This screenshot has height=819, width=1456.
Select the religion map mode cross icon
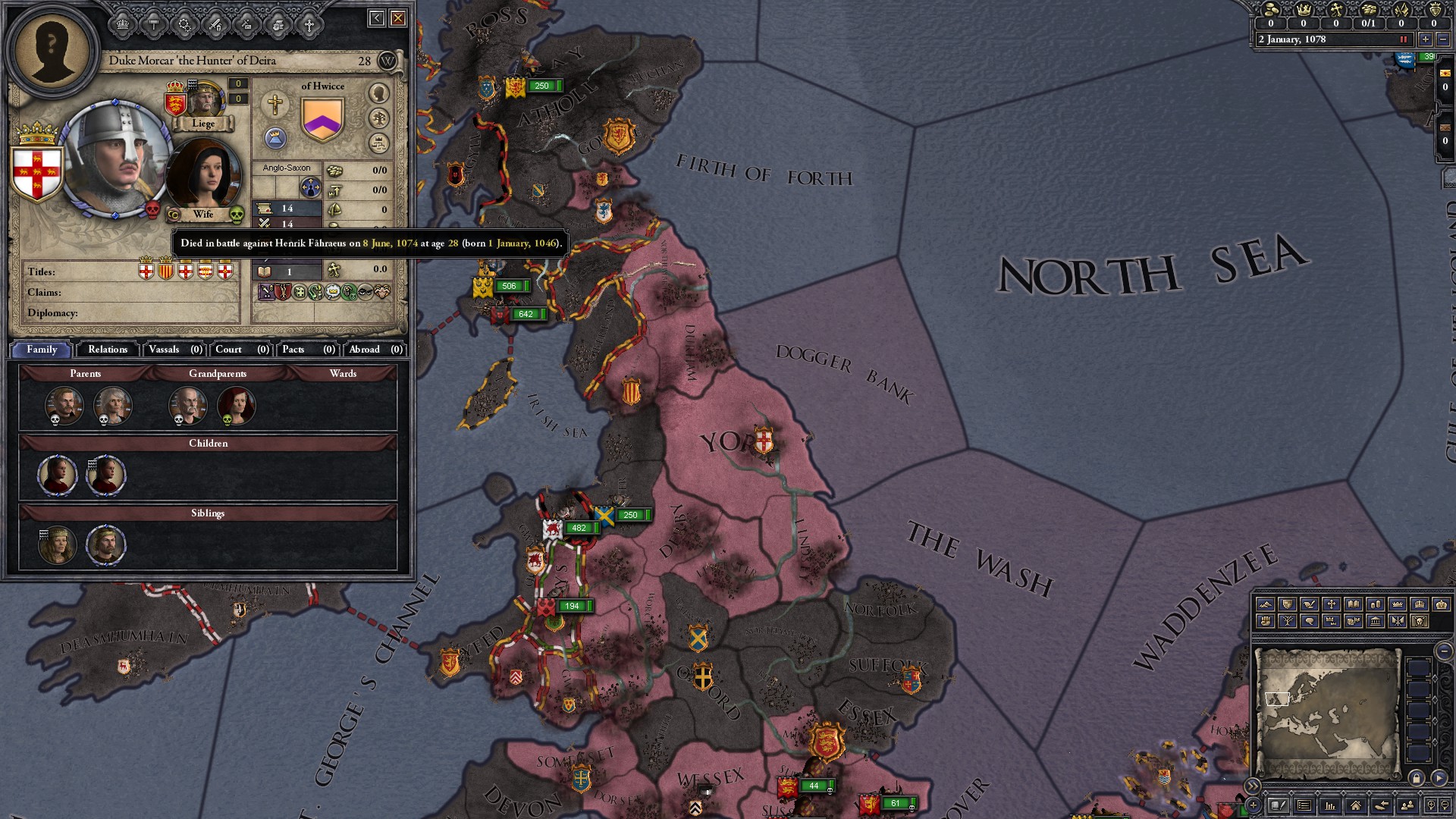(1330, 604)
